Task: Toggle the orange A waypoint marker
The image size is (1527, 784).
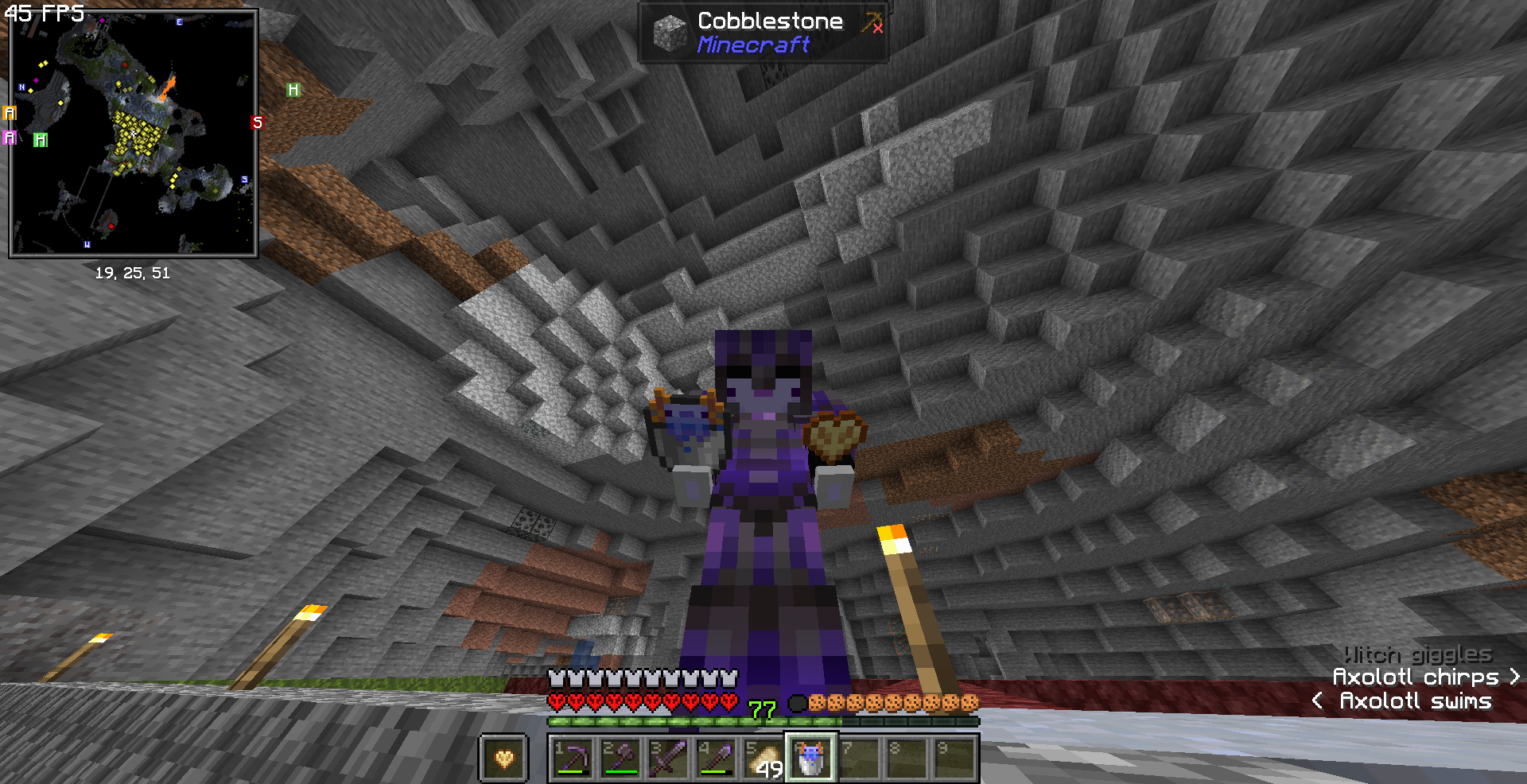Action: pyautogui.click(x=10, y=114)
